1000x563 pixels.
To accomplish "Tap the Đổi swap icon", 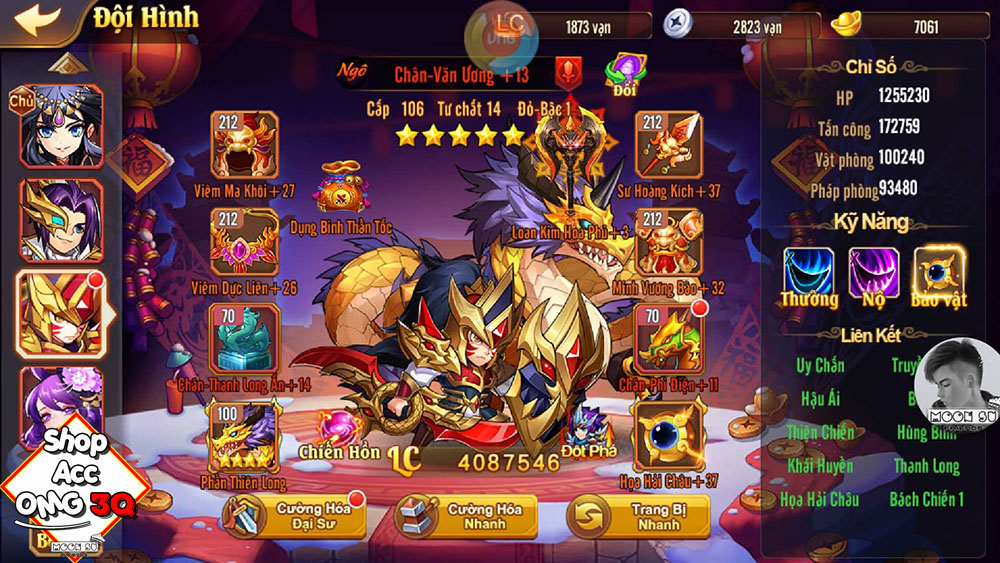I will pos(625,74).
